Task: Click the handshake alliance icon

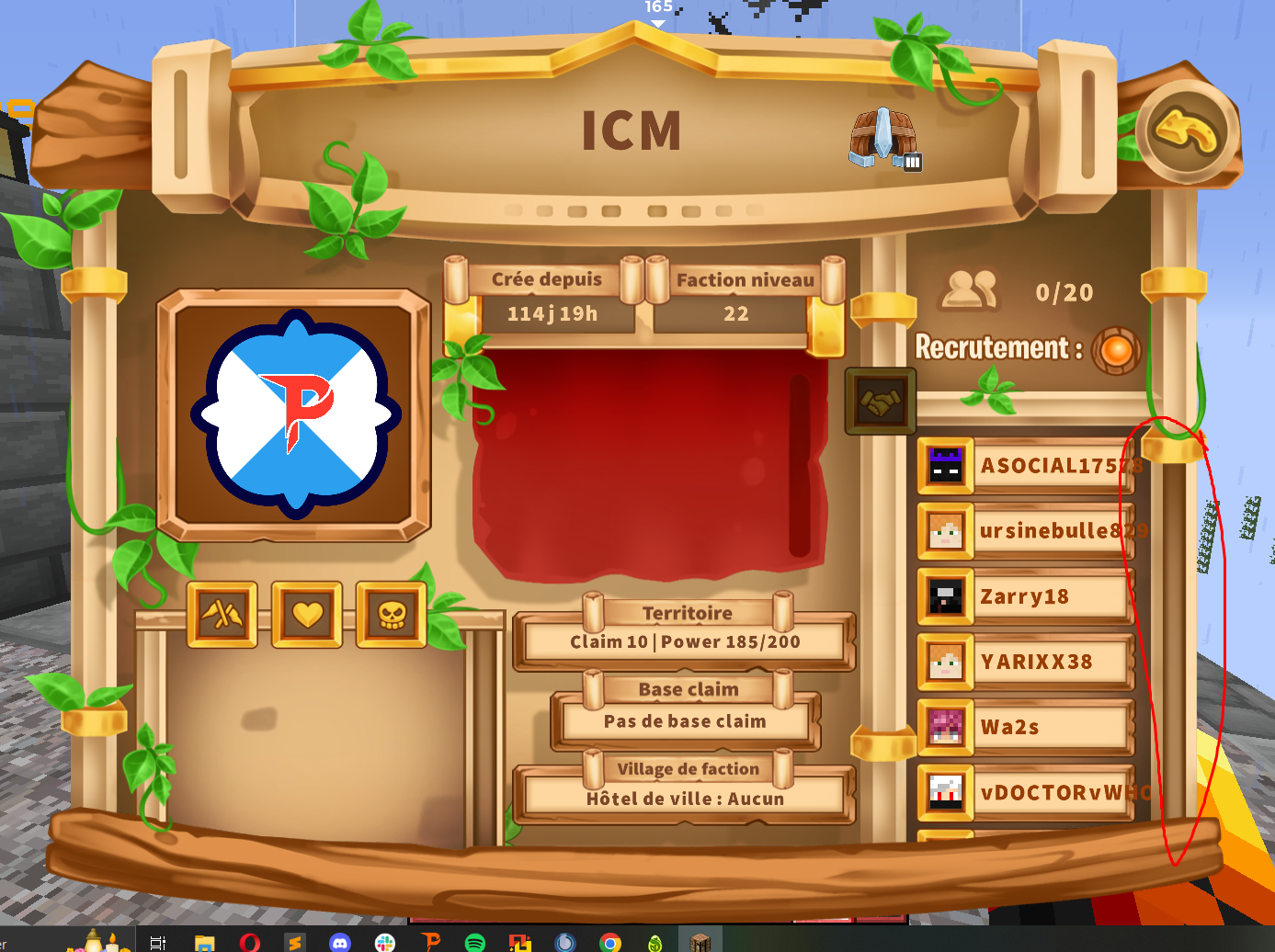Action: click(879, 402)
